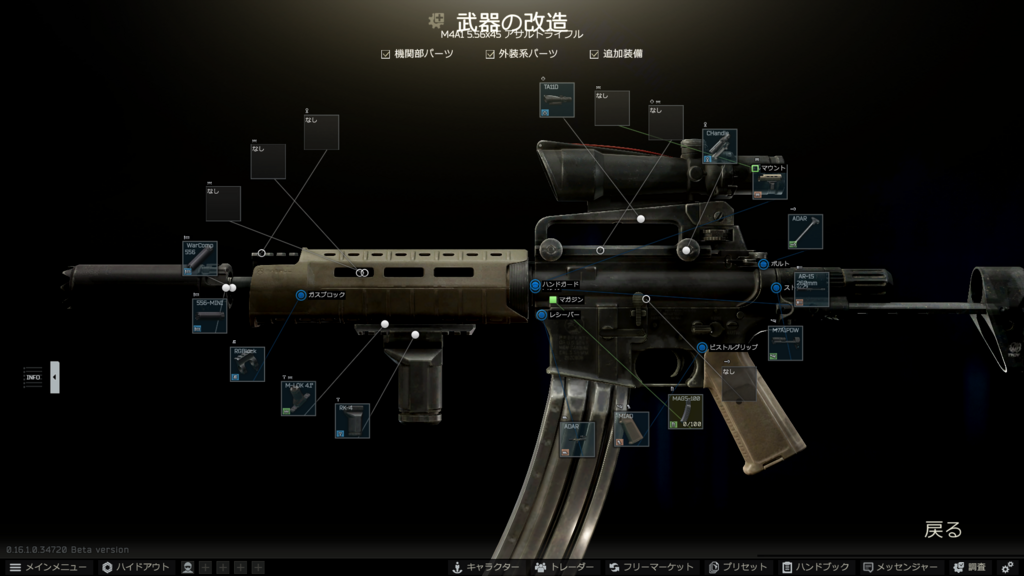The width and height of the screenshot is (1024, 576).
Task: Open settings via the gear icon
Action: 1007,567
